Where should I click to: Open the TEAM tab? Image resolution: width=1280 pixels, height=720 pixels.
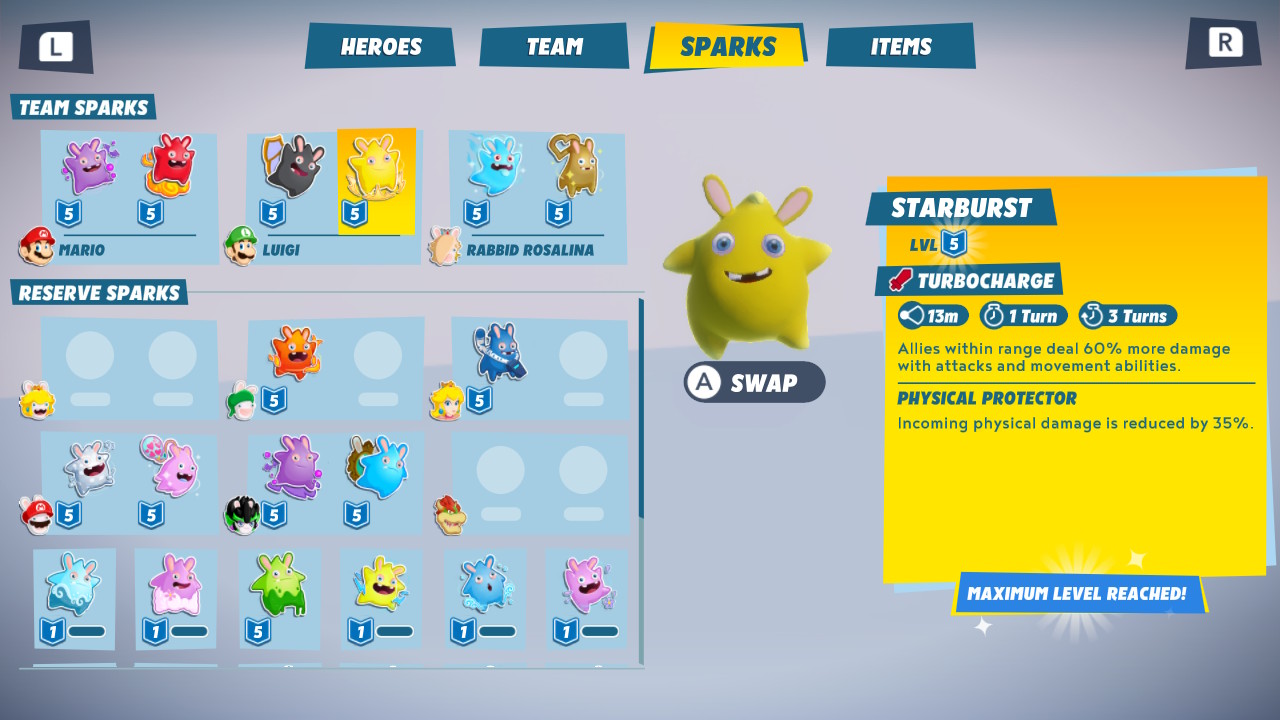pos(553,45)
